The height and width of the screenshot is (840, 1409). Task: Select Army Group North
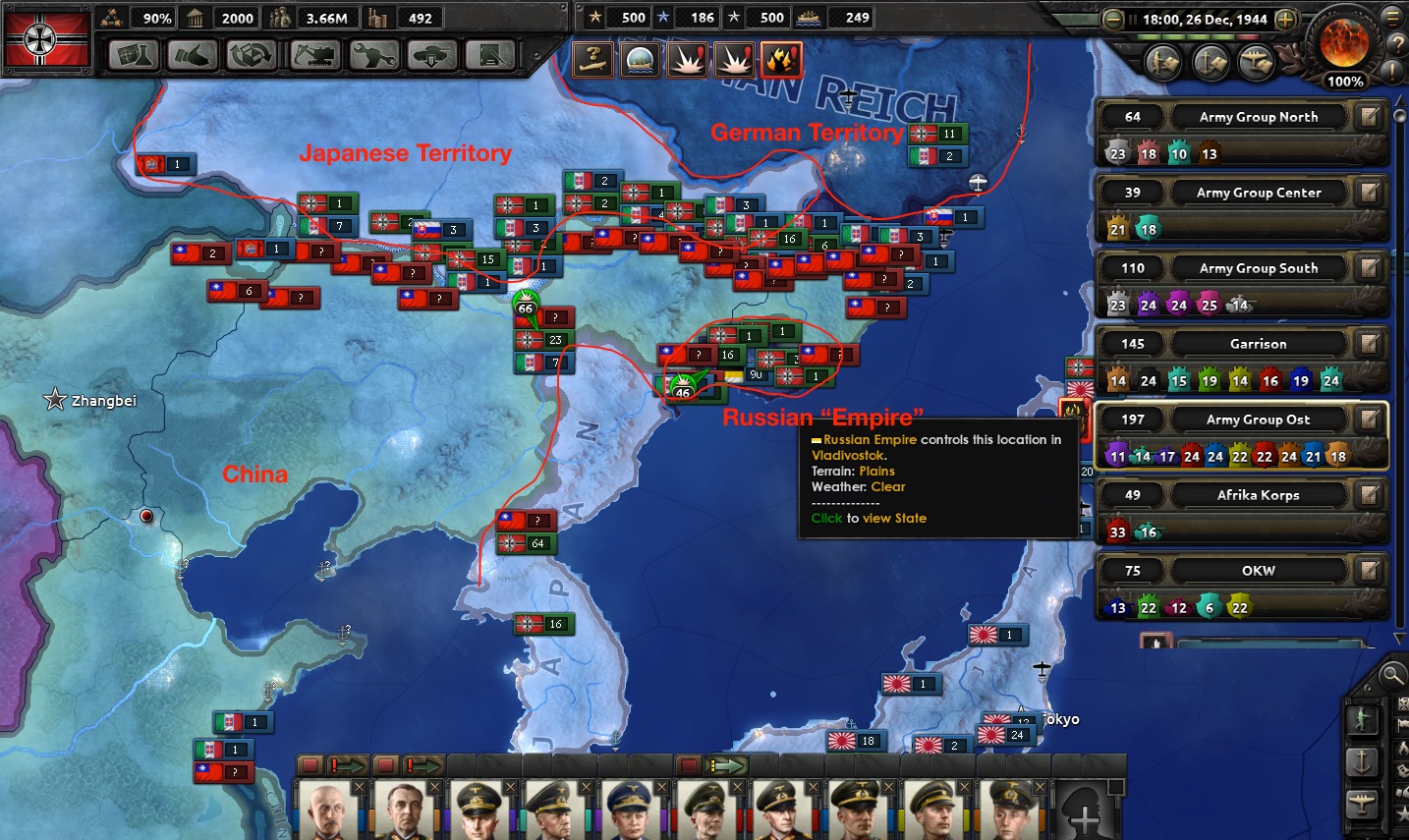click(x=1258, y=117)
